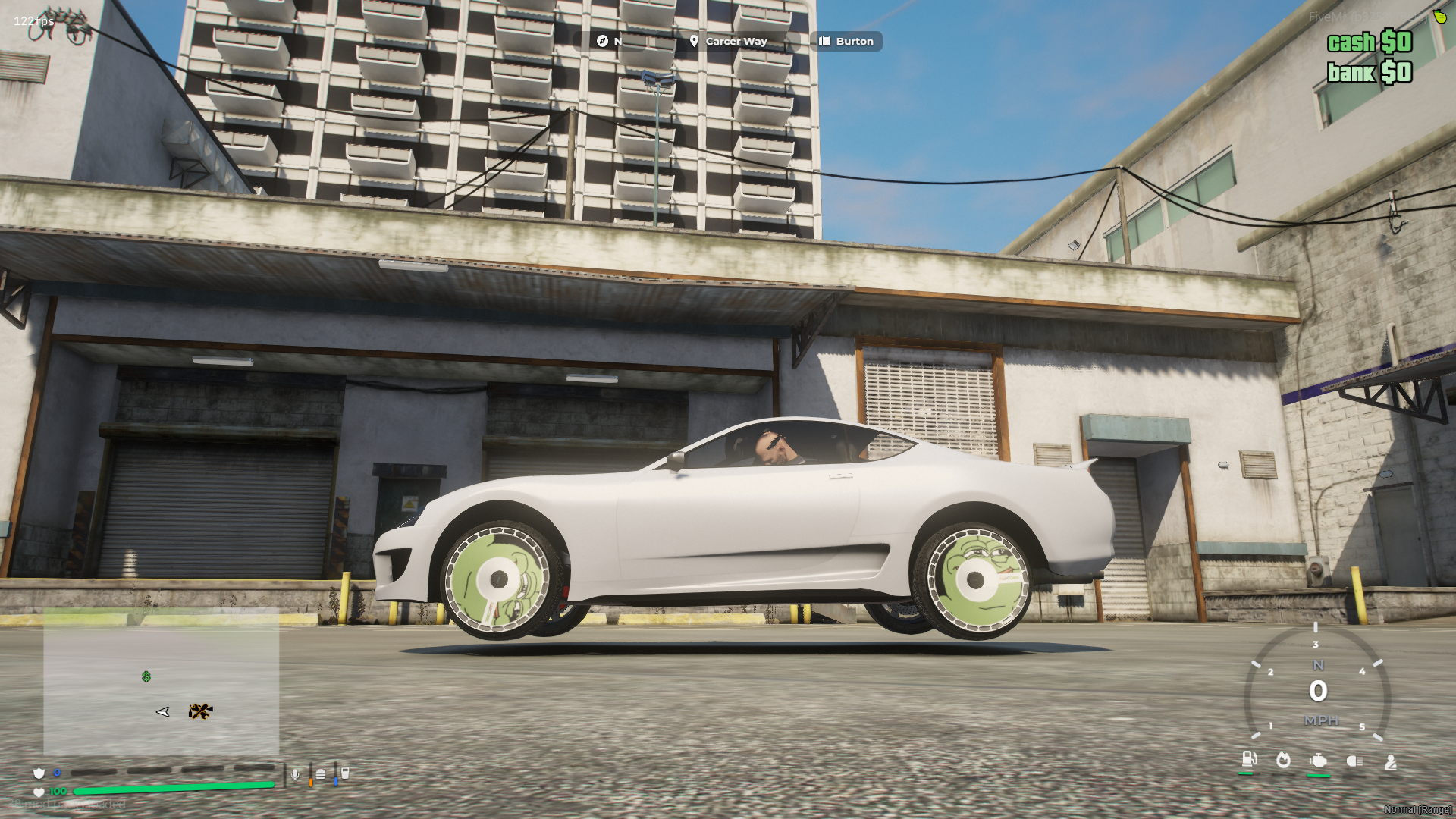Image resolution: width=1456 pixels, height=819 pixels.
Task: Click the water cup thirst icon
Action: [345, 773]
